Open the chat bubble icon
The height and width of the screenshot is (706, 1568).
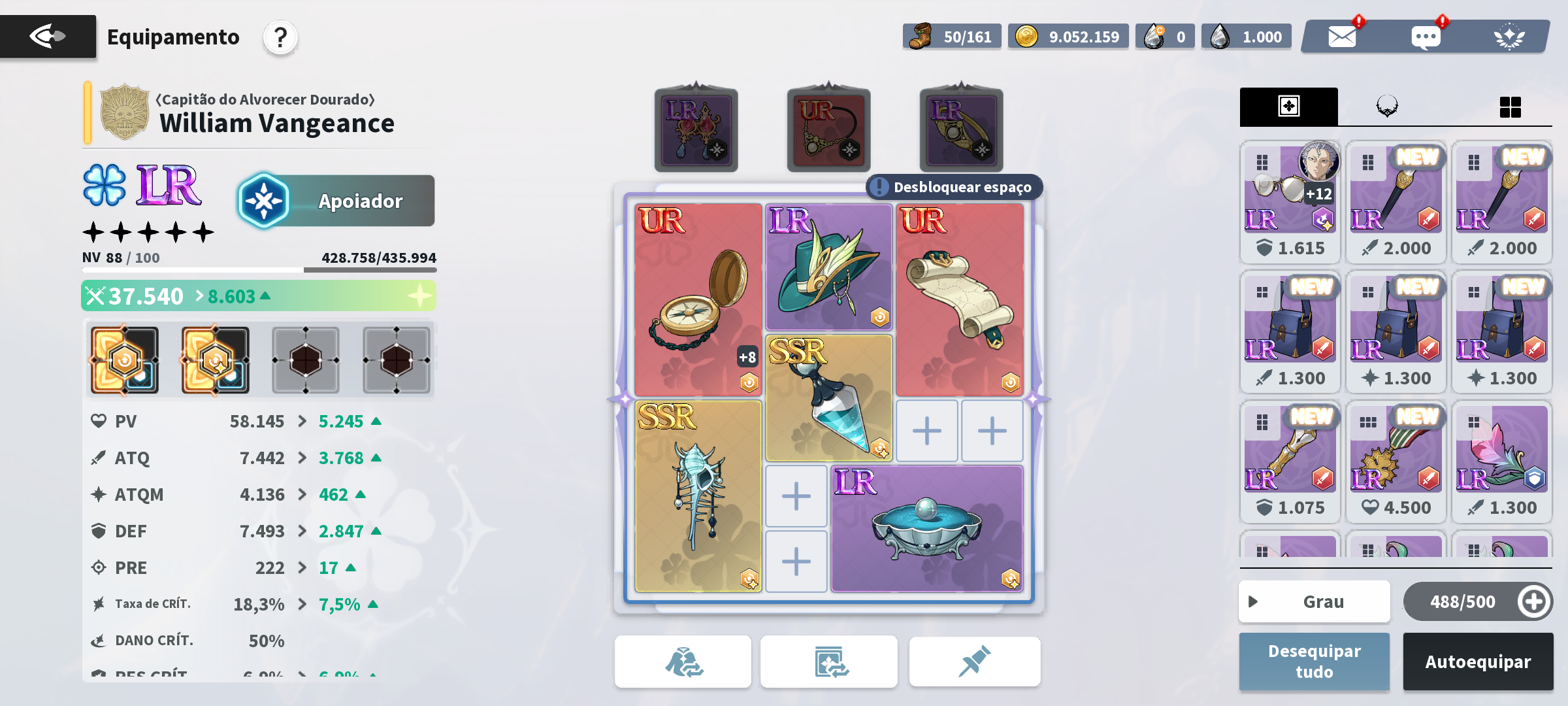(x=1426, y=37)
